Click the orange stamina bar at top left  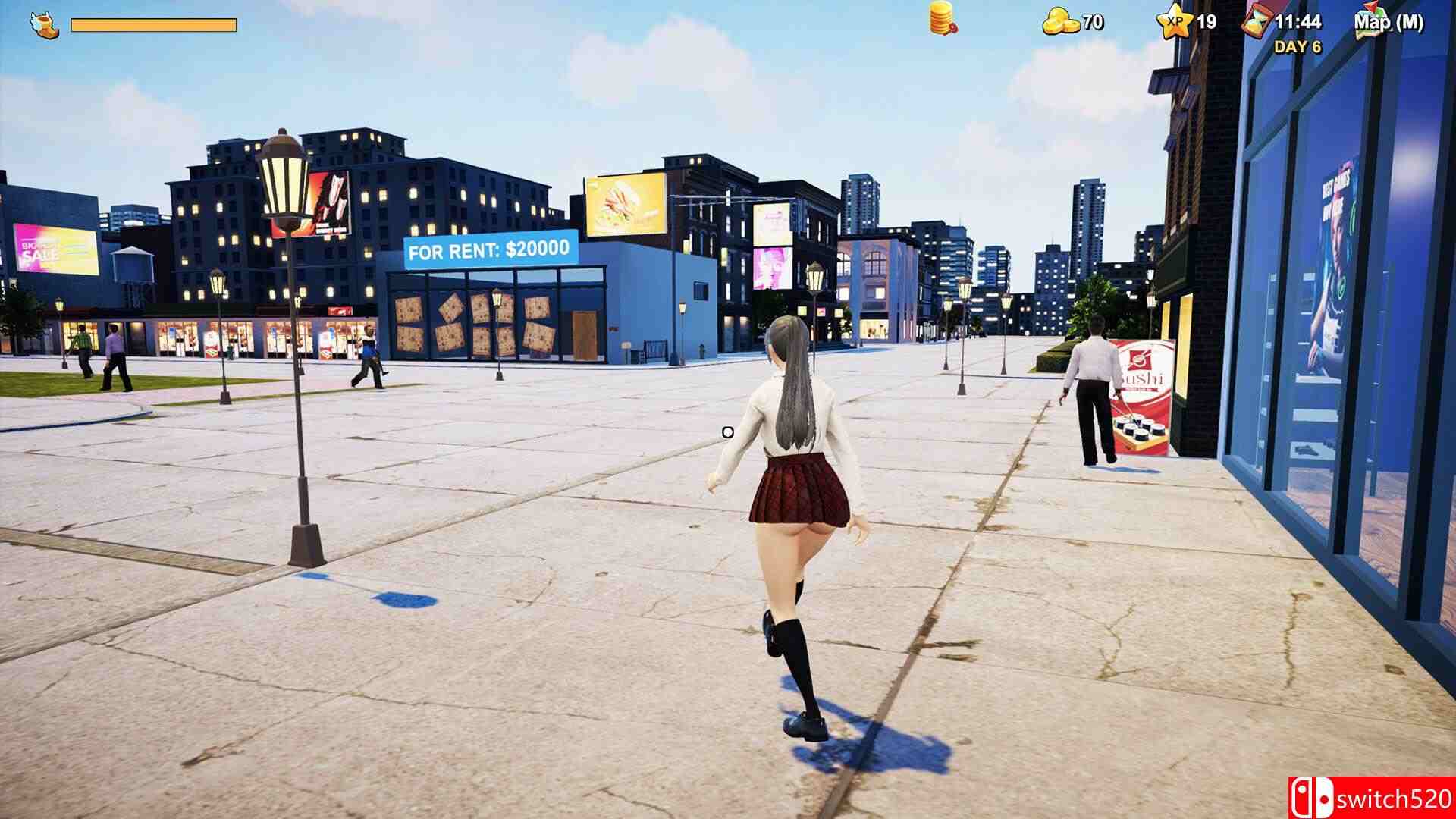(x=152, y=23)
